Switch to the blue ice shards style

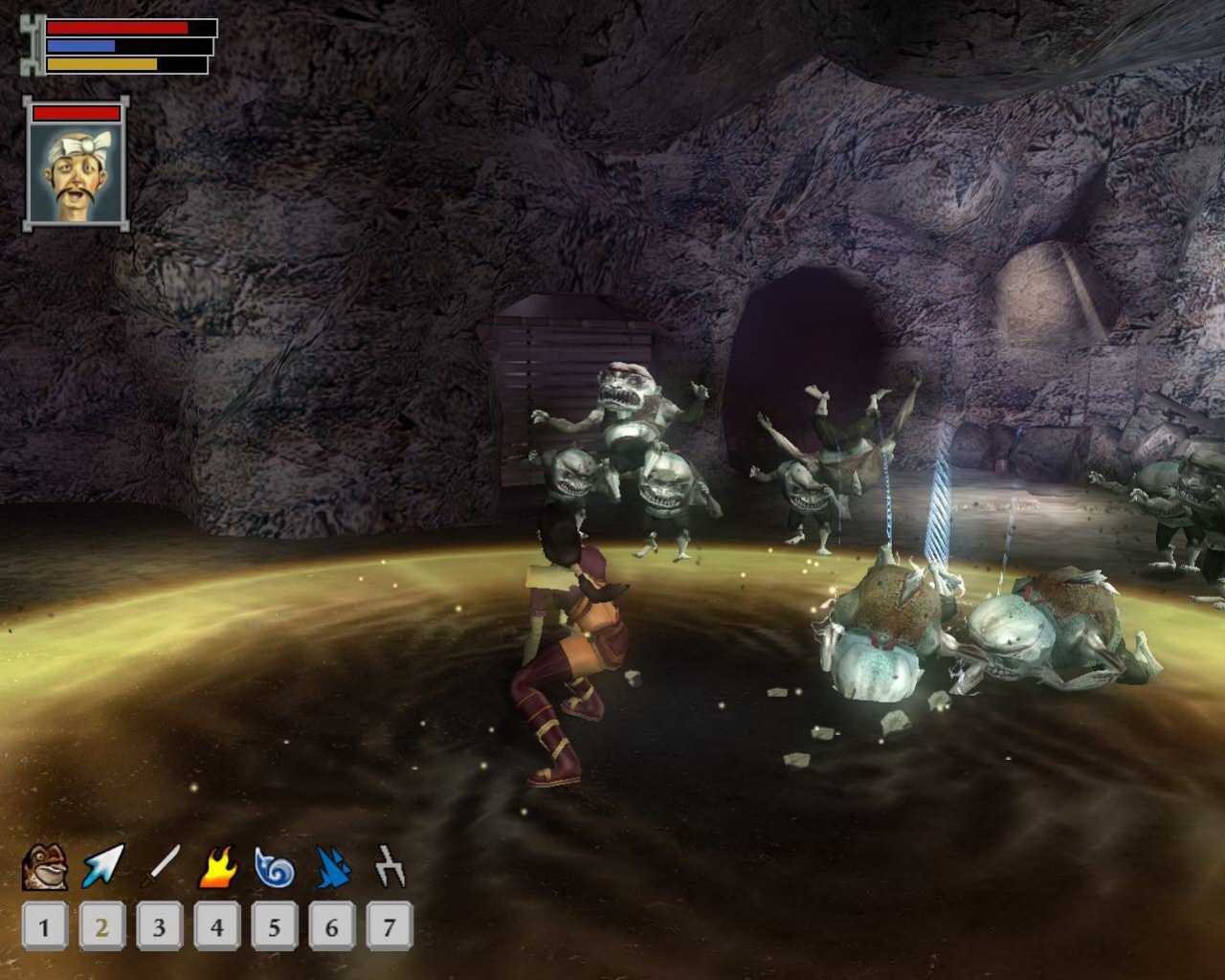[332, 867]
